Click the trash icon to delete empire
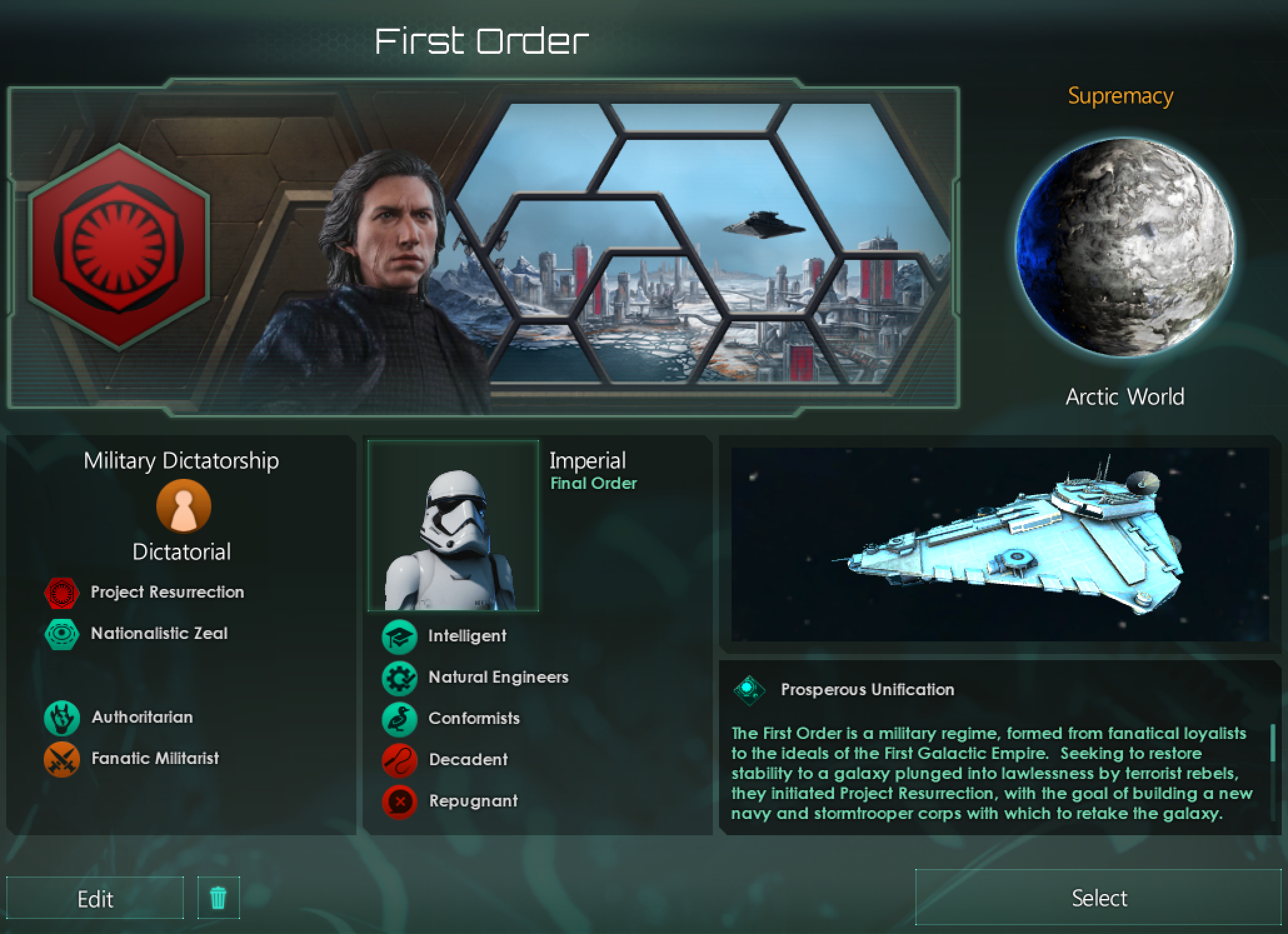Screen dimensions: 1288x934 [218, 898]
